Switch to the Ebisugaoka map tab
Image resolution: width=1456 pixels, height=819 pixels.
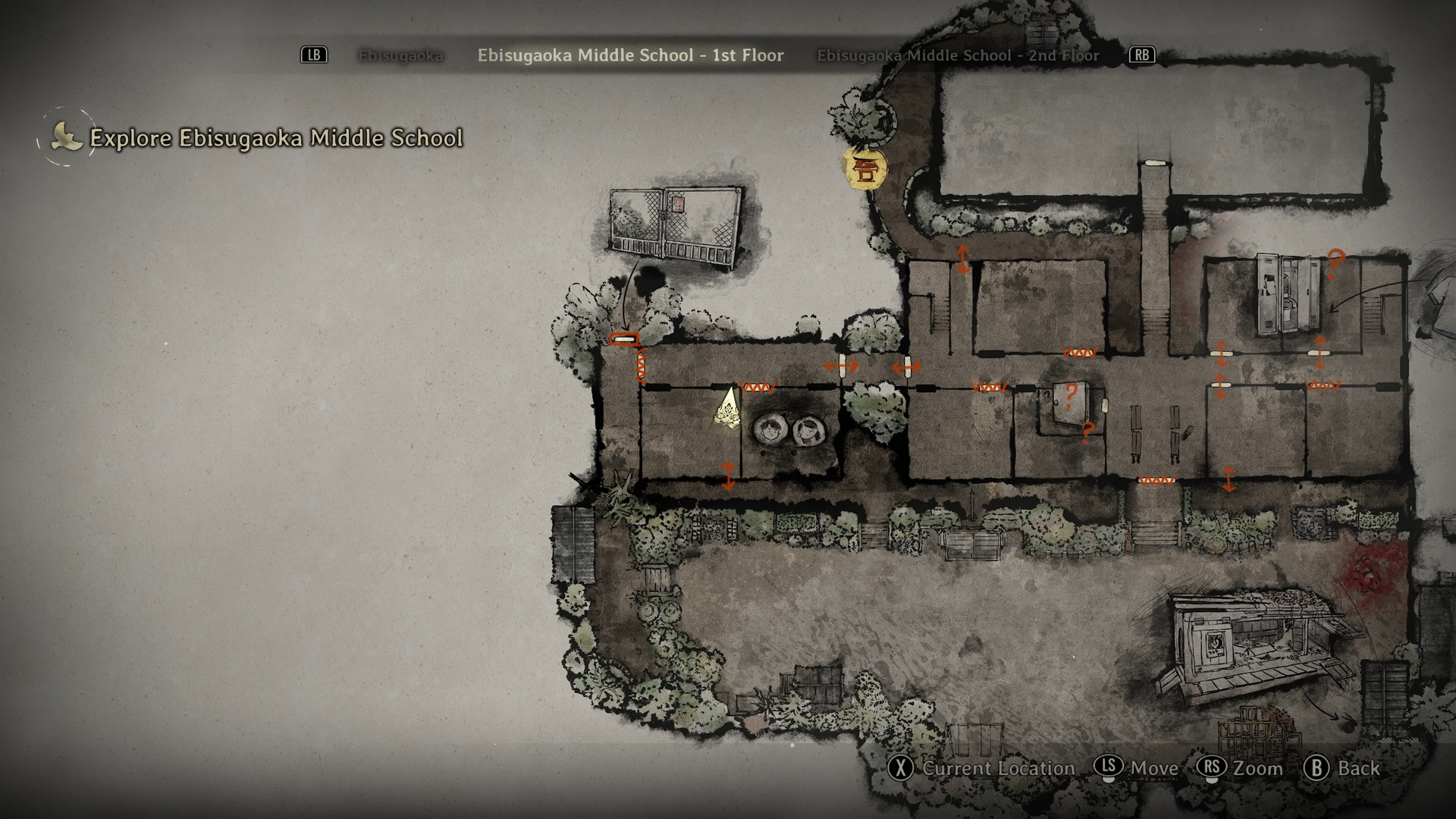(400, 55)
